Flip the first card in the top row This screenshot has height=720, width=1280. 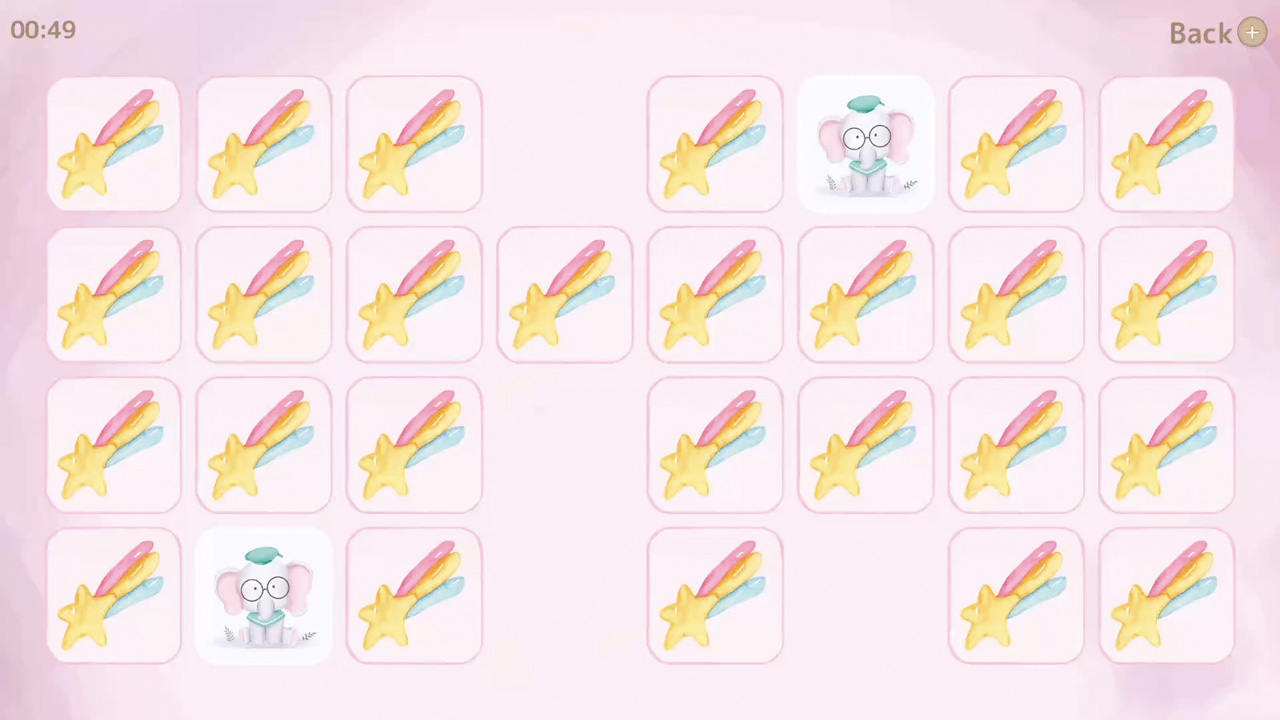(x=113, y=145)
